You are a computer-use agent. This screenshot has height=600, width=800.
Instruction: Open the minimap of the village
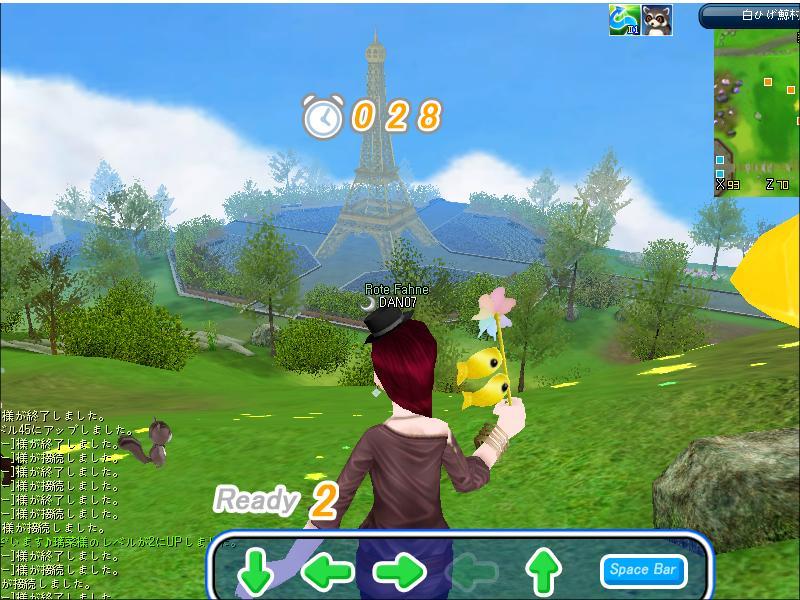(x=757, y=110)
